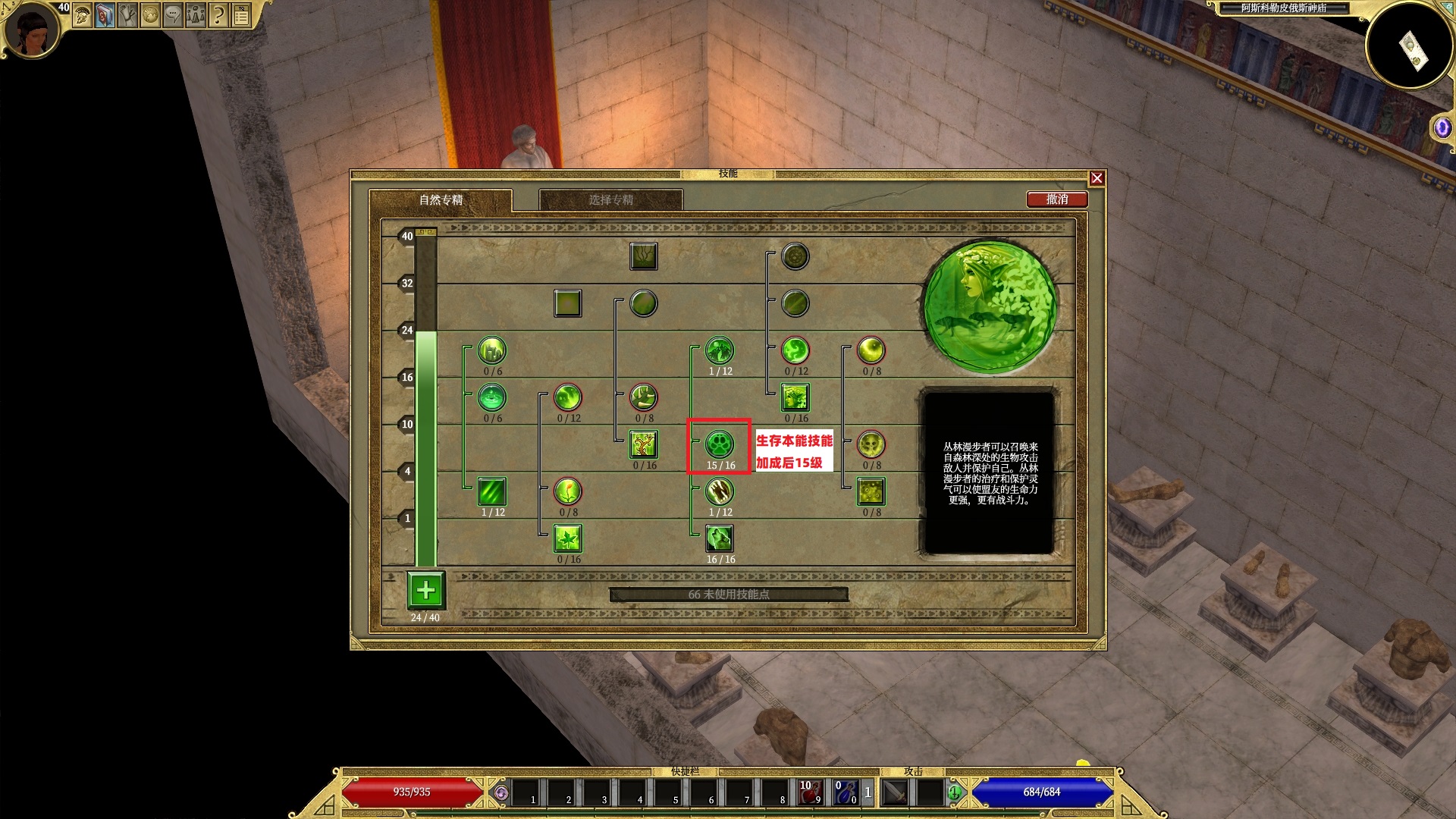Image resolution: width=1456 pixels, height=819 pixels.
Task: Select the paw print skill at 15/16
Action: click(719, 444)
